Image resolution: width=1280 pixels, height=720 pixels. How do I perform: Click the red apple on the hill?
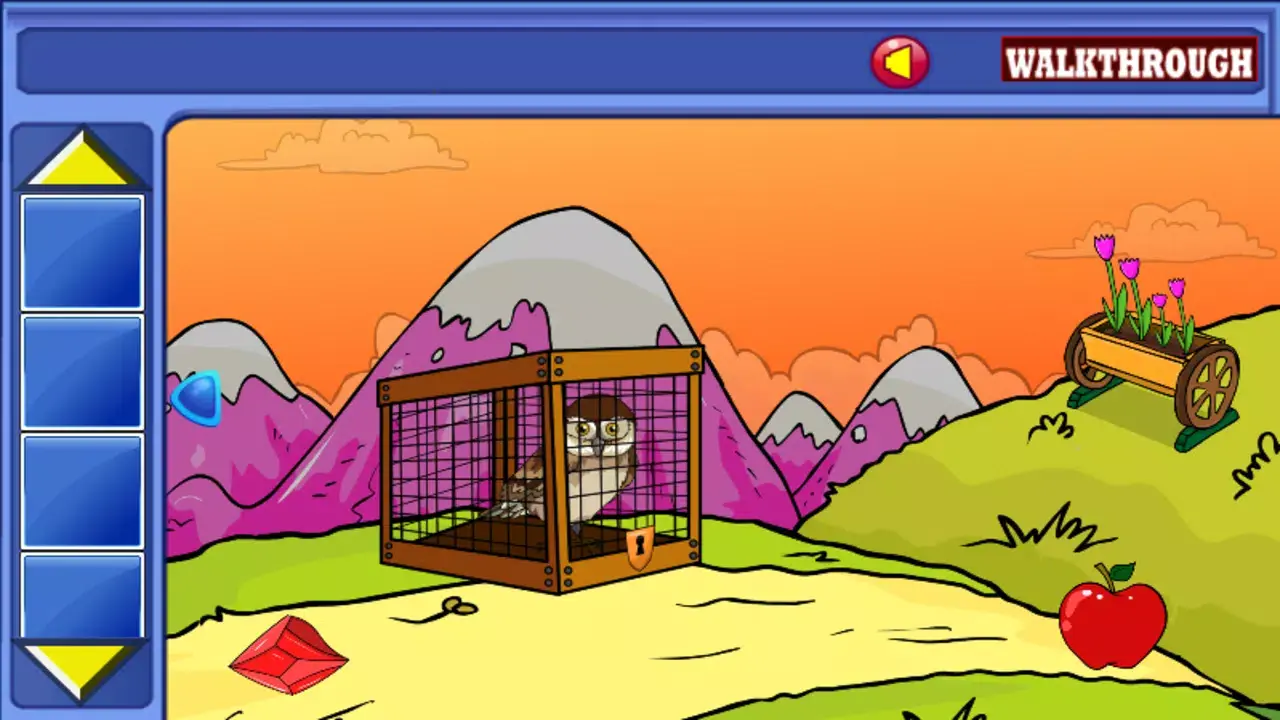[x=1110, y=622]
